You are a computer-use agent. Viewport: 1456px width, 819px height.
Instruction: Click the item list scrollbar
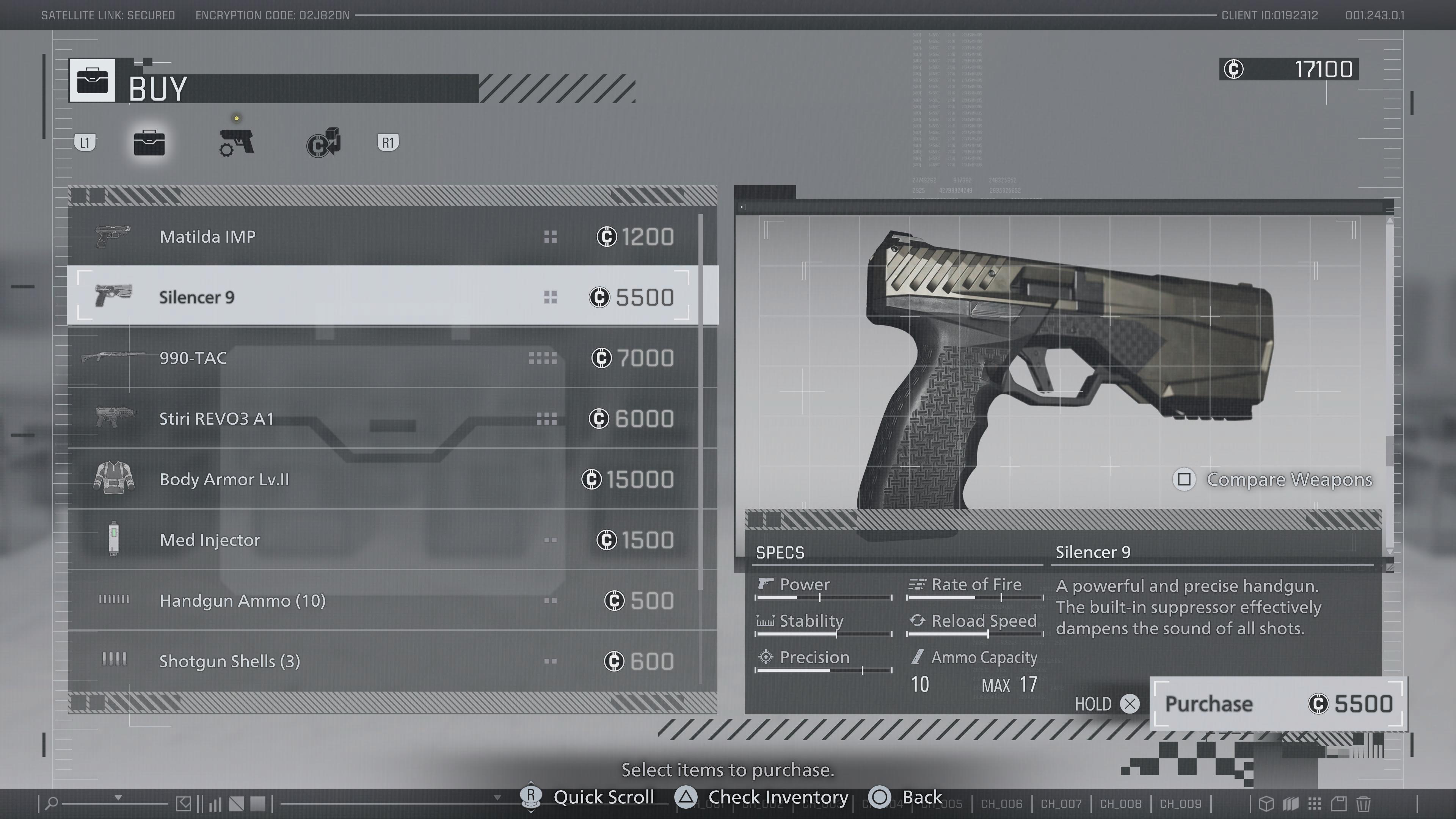pyautogui.click(x=701, y=401)
